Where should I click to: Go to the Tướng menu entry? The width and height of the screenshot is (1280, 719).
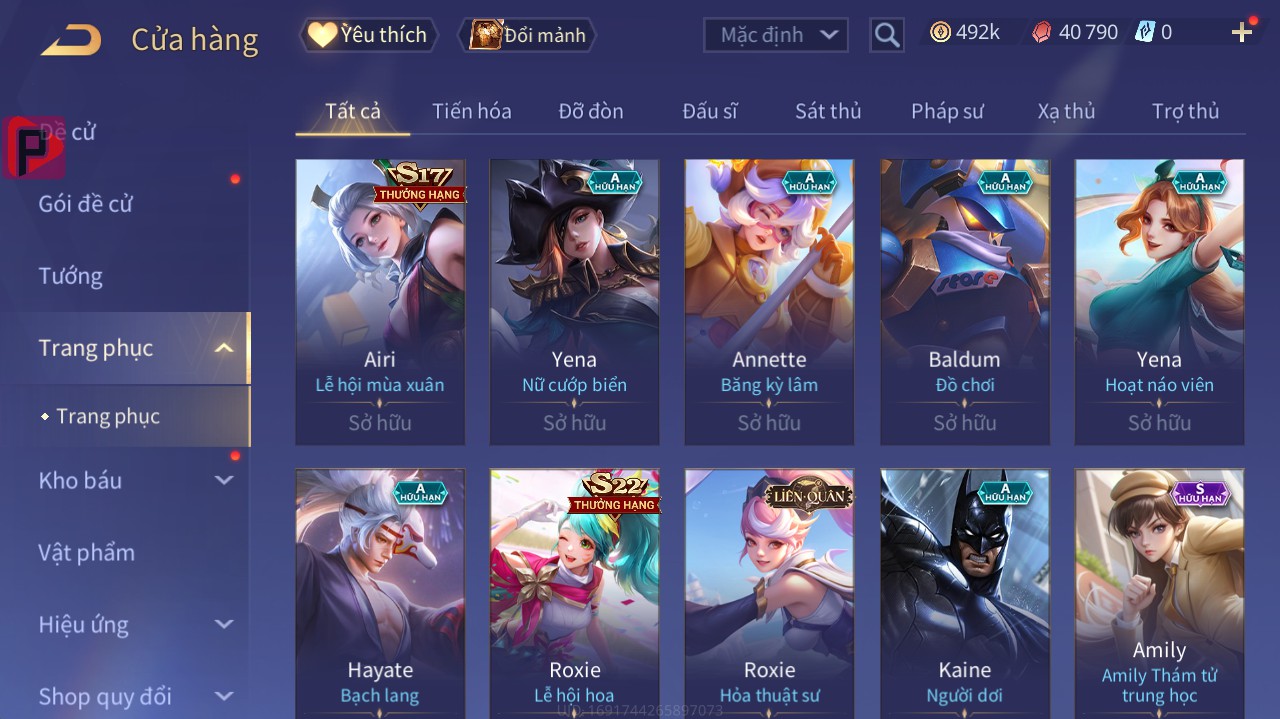point(71,276)
